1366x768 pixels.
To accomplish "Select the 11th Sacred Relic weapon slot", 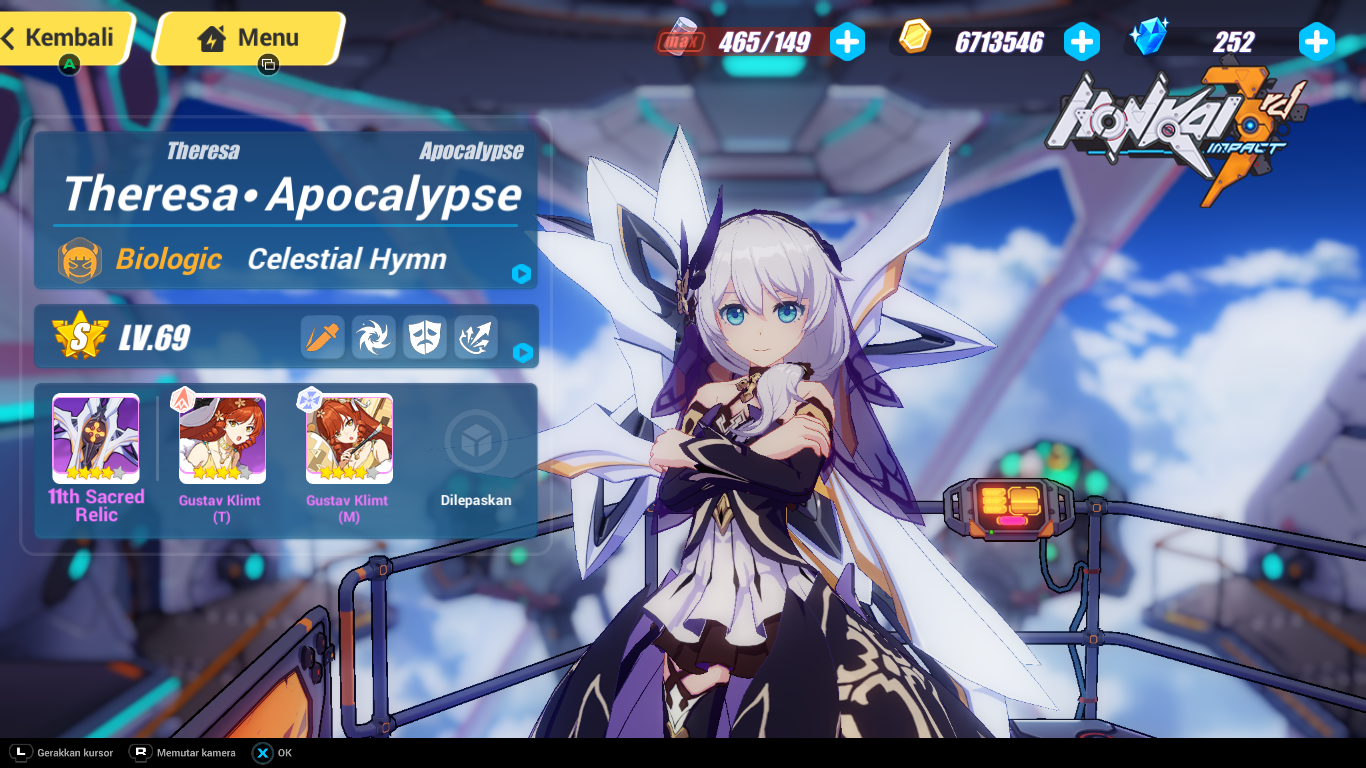I will click(x=96, y=439).
